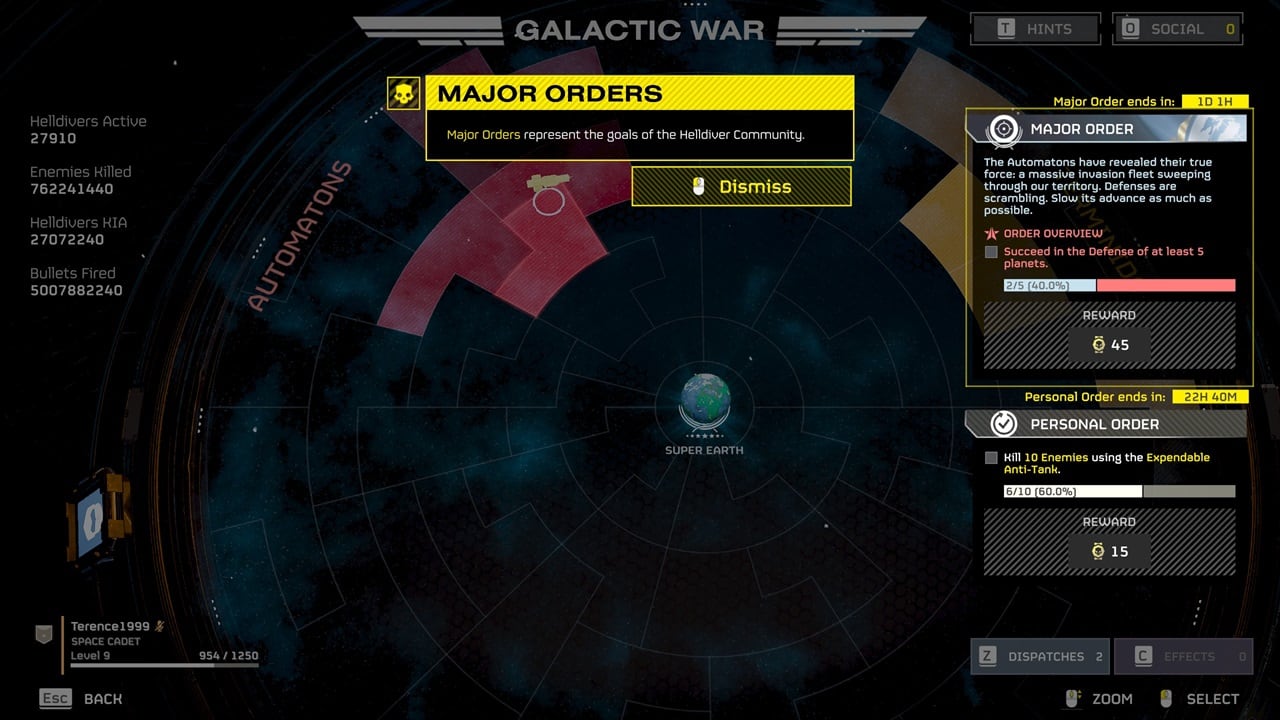Open the Social menu

[1177, 29]
